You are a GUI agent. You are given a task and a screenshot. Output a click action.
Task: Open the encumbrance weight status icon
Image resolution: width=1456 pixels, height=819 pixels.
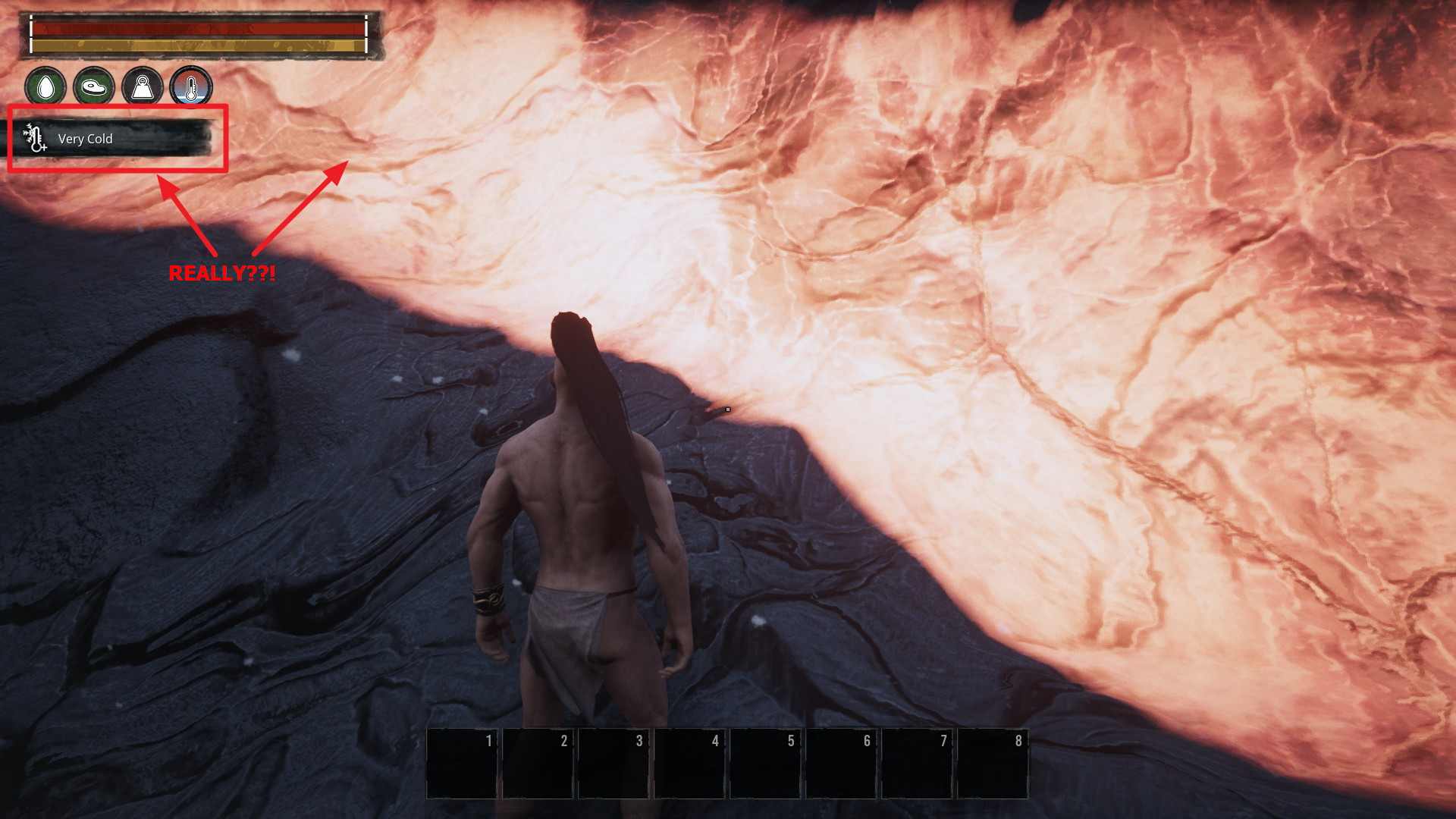[x=143, y=87]
